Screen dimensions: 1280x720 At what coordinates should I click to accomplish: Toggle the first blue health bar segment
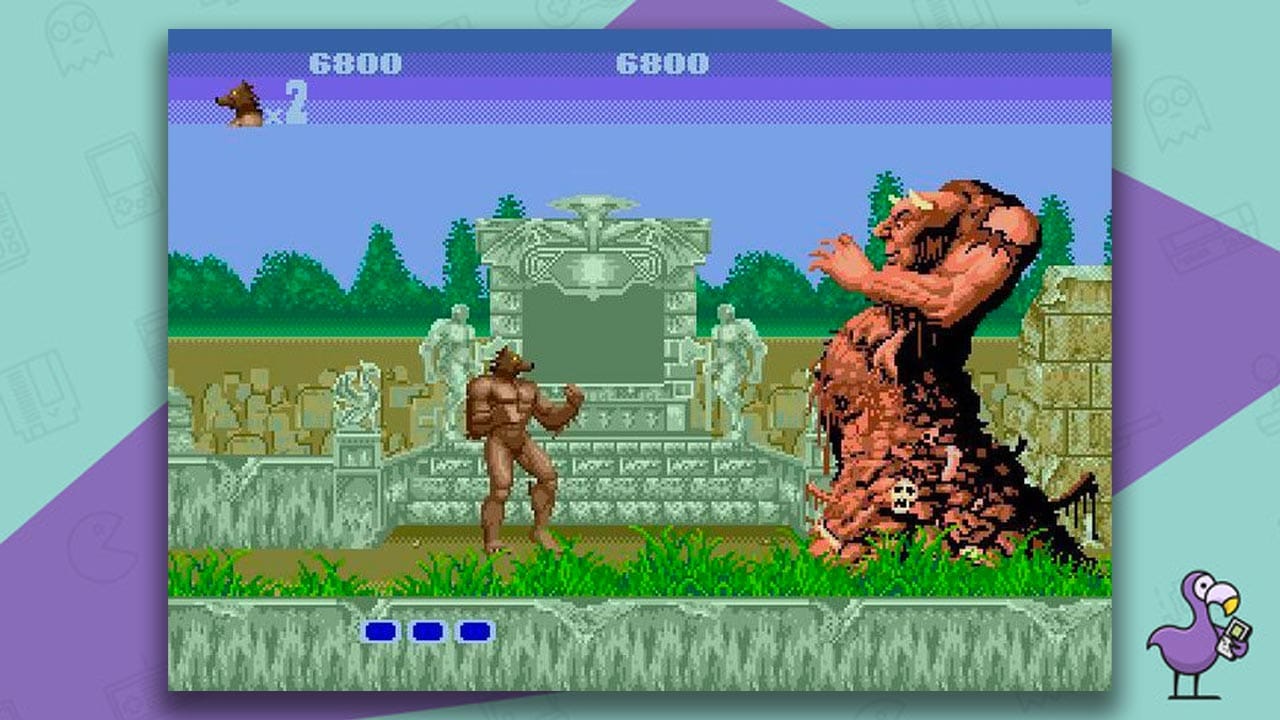378,630
